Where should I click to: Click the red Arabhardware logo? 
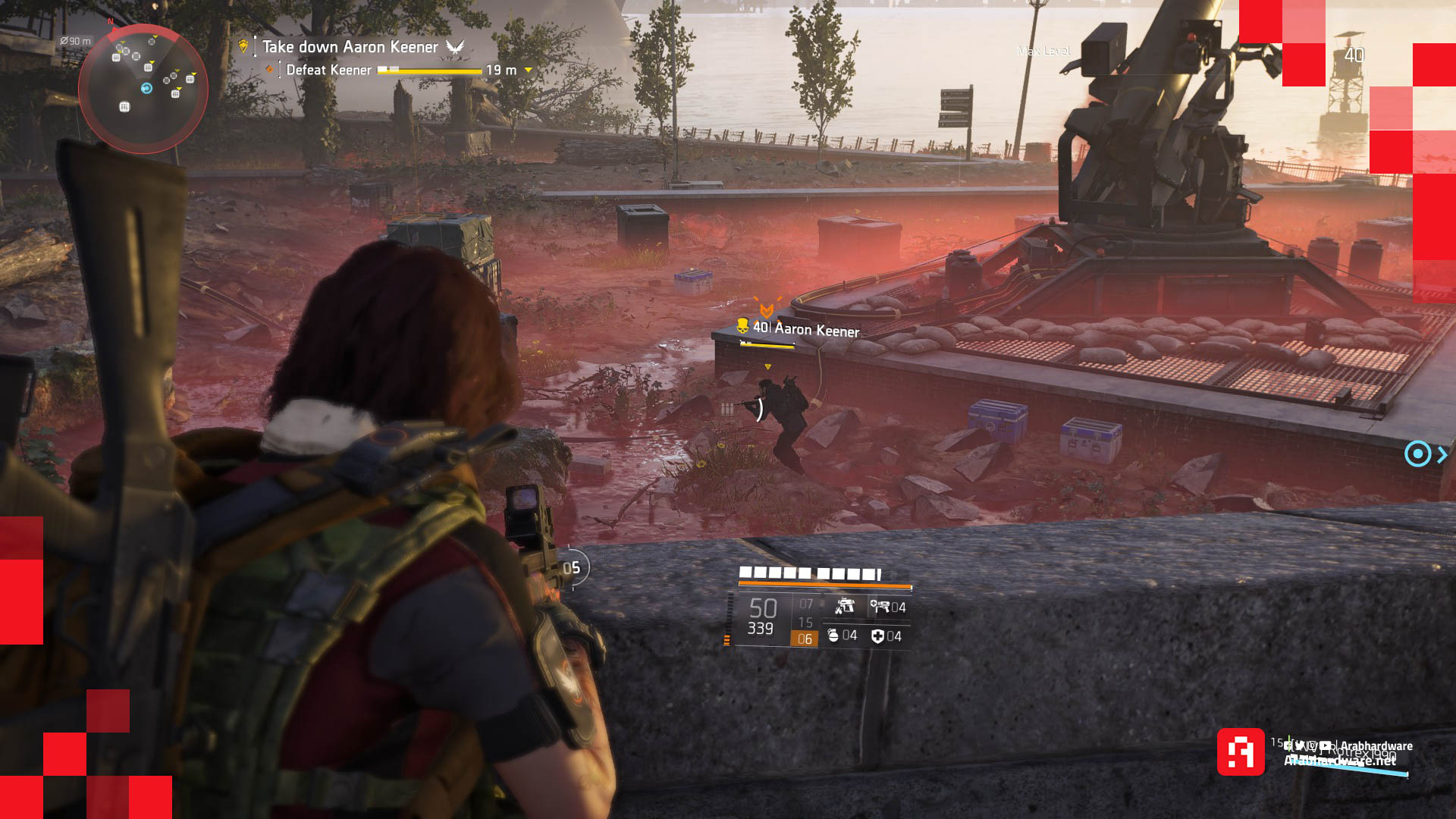[1241, 752]
